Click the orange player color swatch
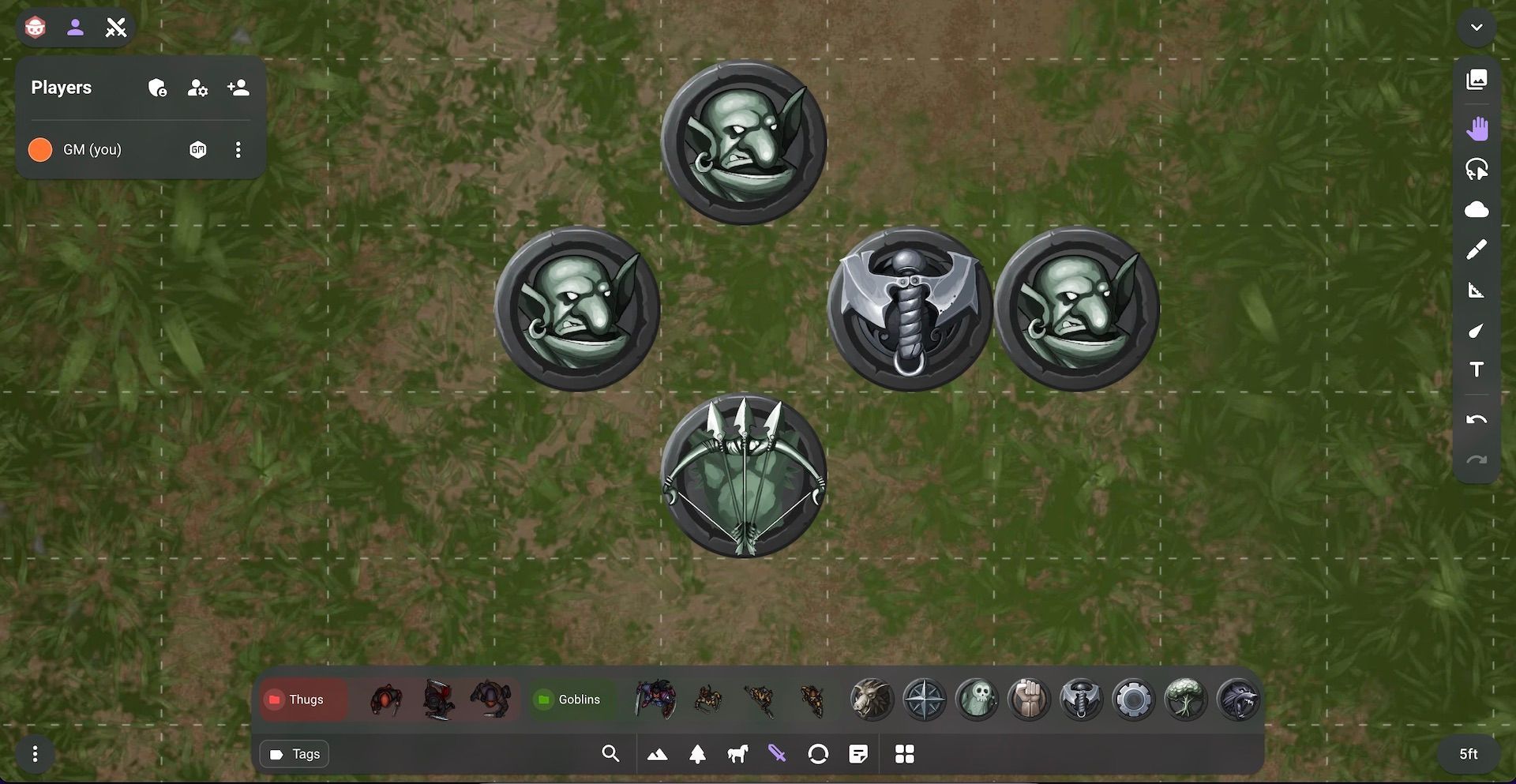1516x784 pixels. click(x=39, y=149)
